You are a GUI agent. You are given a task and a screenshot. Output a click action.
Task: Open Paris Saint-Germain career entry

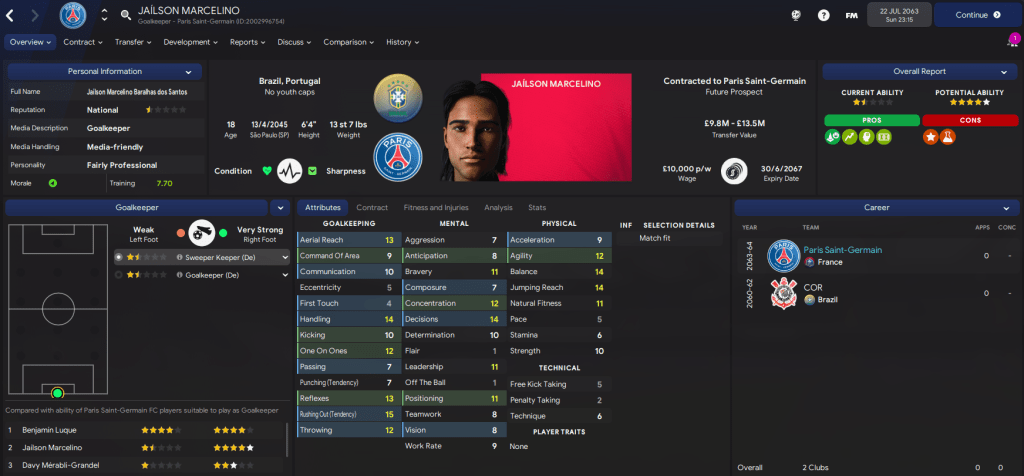829,250
